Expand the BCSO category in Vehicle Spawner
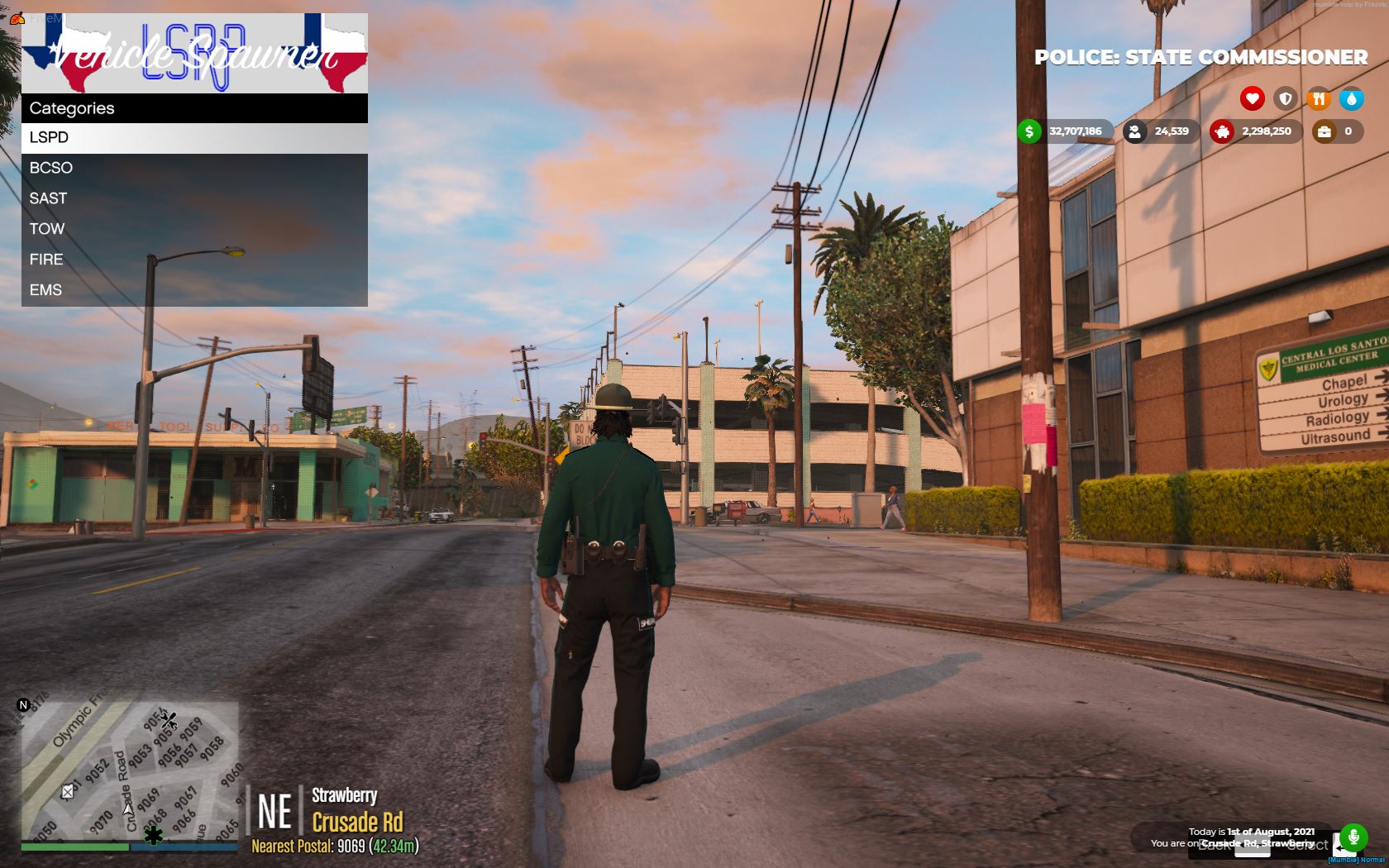The image size is (1389, 868). (50, 168)
